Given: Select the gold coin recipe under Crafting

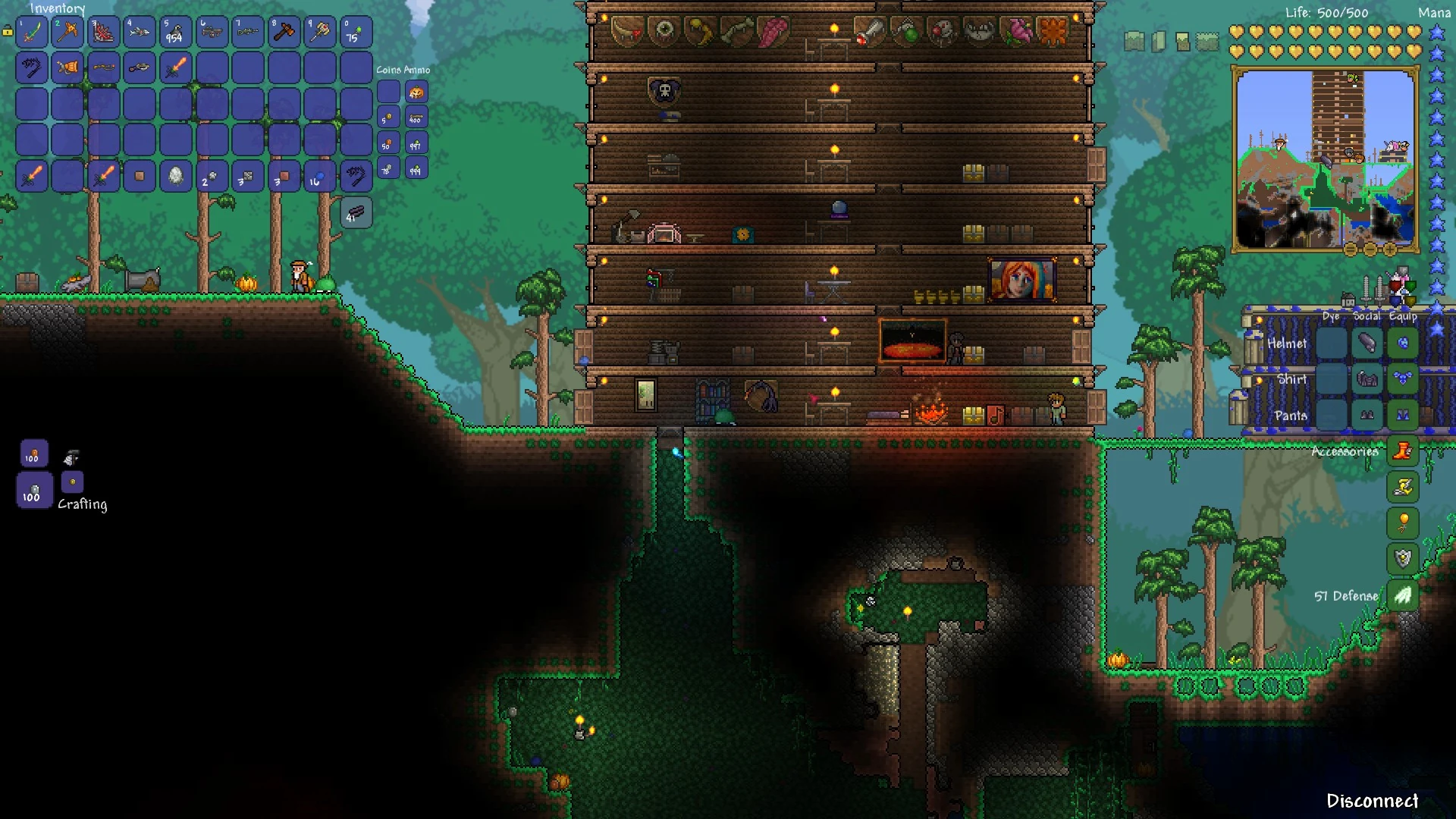Looking at the screenshot, I should coord(72,481).
